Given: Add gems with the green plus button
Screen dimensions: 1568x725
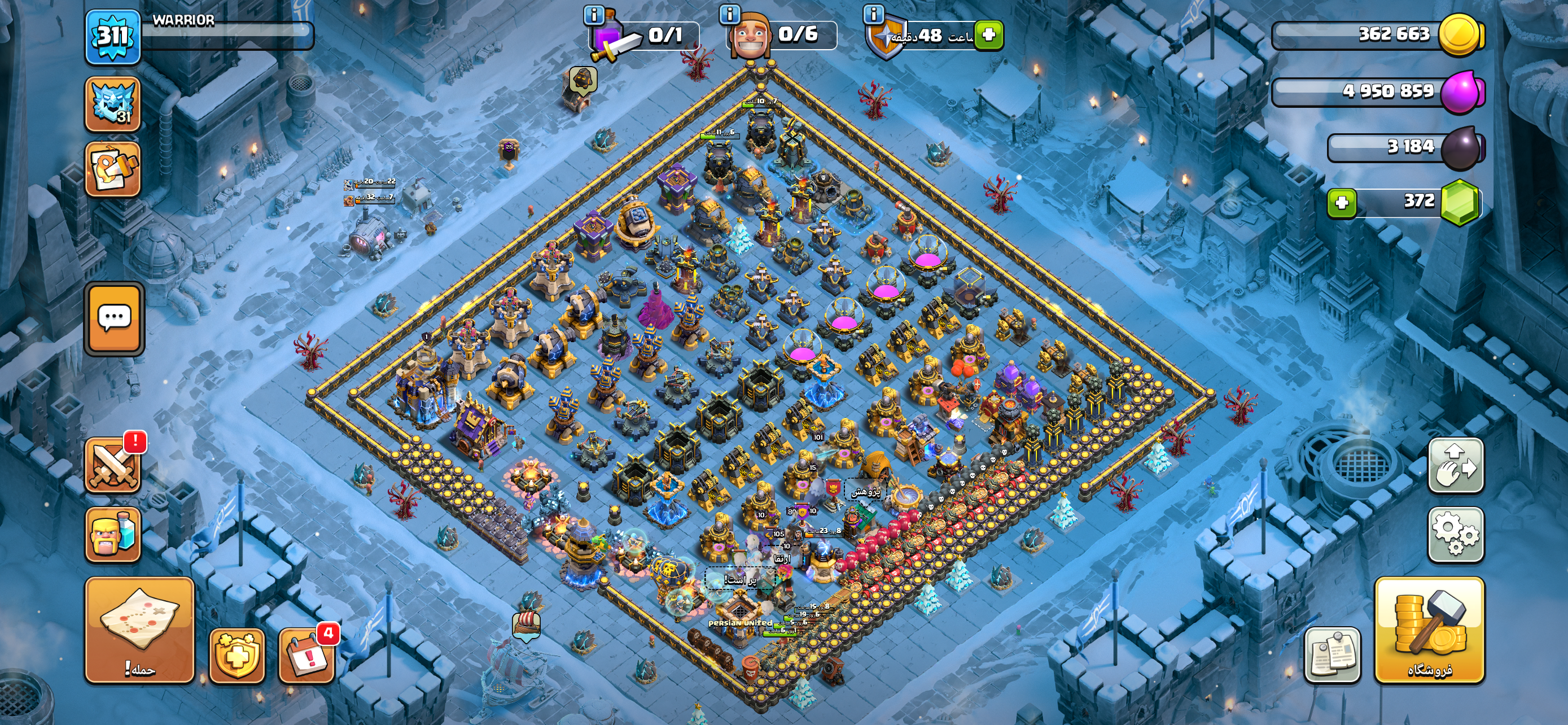Looking at the screenshot, I should pyautogui.click(x=1342, y=203).
